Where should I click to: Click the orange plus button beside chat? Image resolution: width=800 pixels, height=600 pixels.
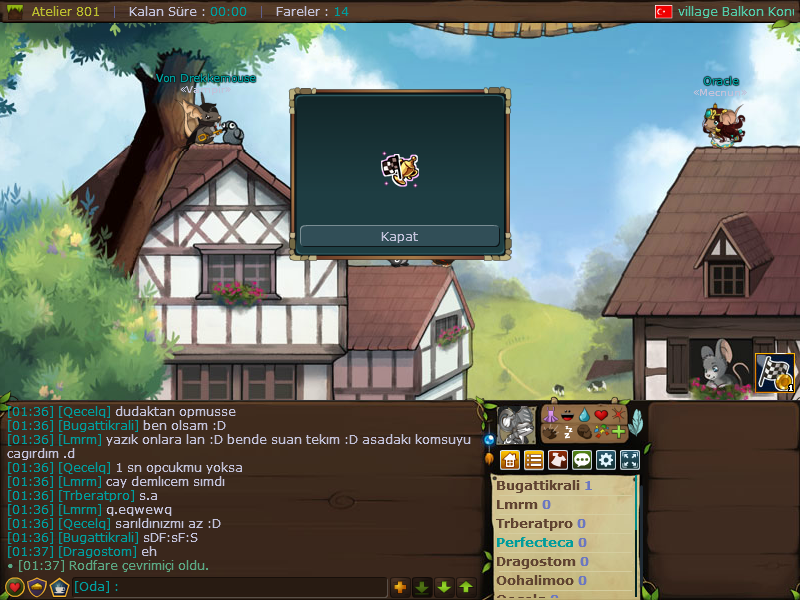pyautogui.click(x=400, y=587)
